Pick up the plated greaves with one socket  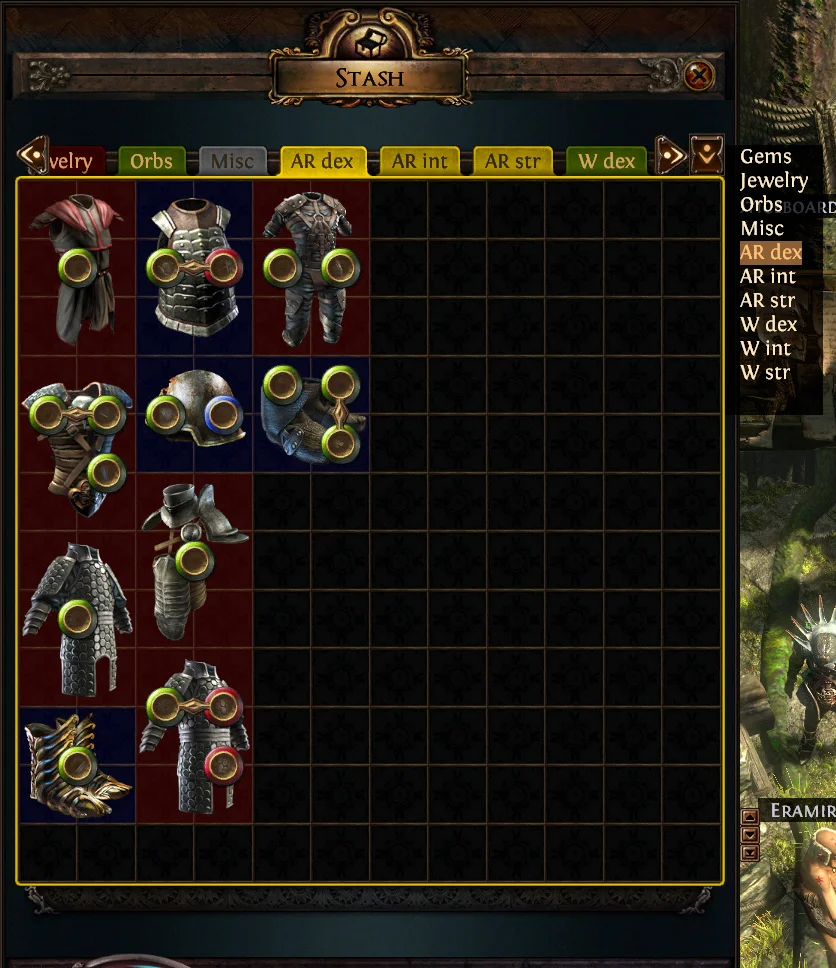tap(193, 558)
